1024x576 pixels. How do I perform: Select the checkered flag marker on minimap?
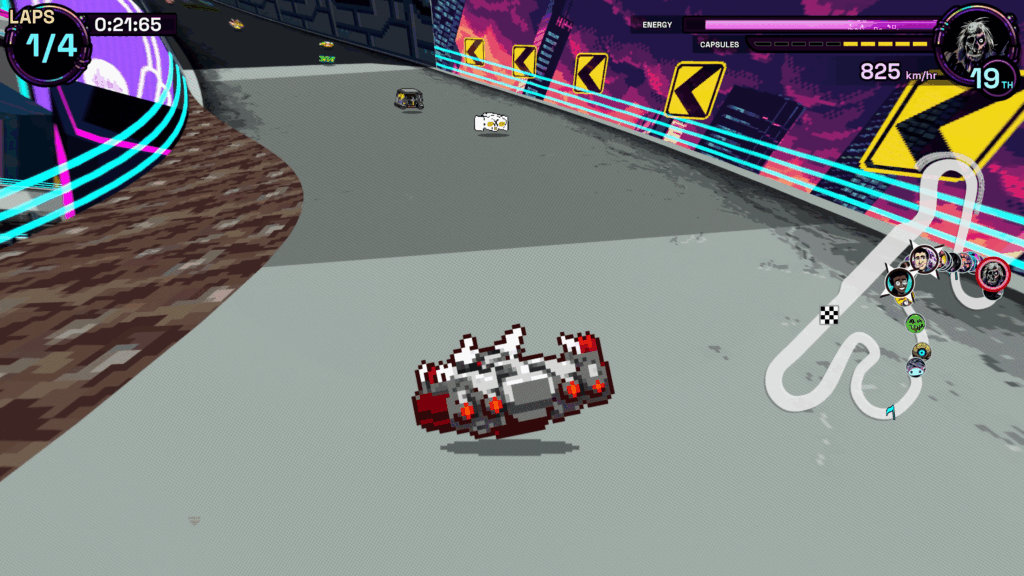tap(829, 315)
